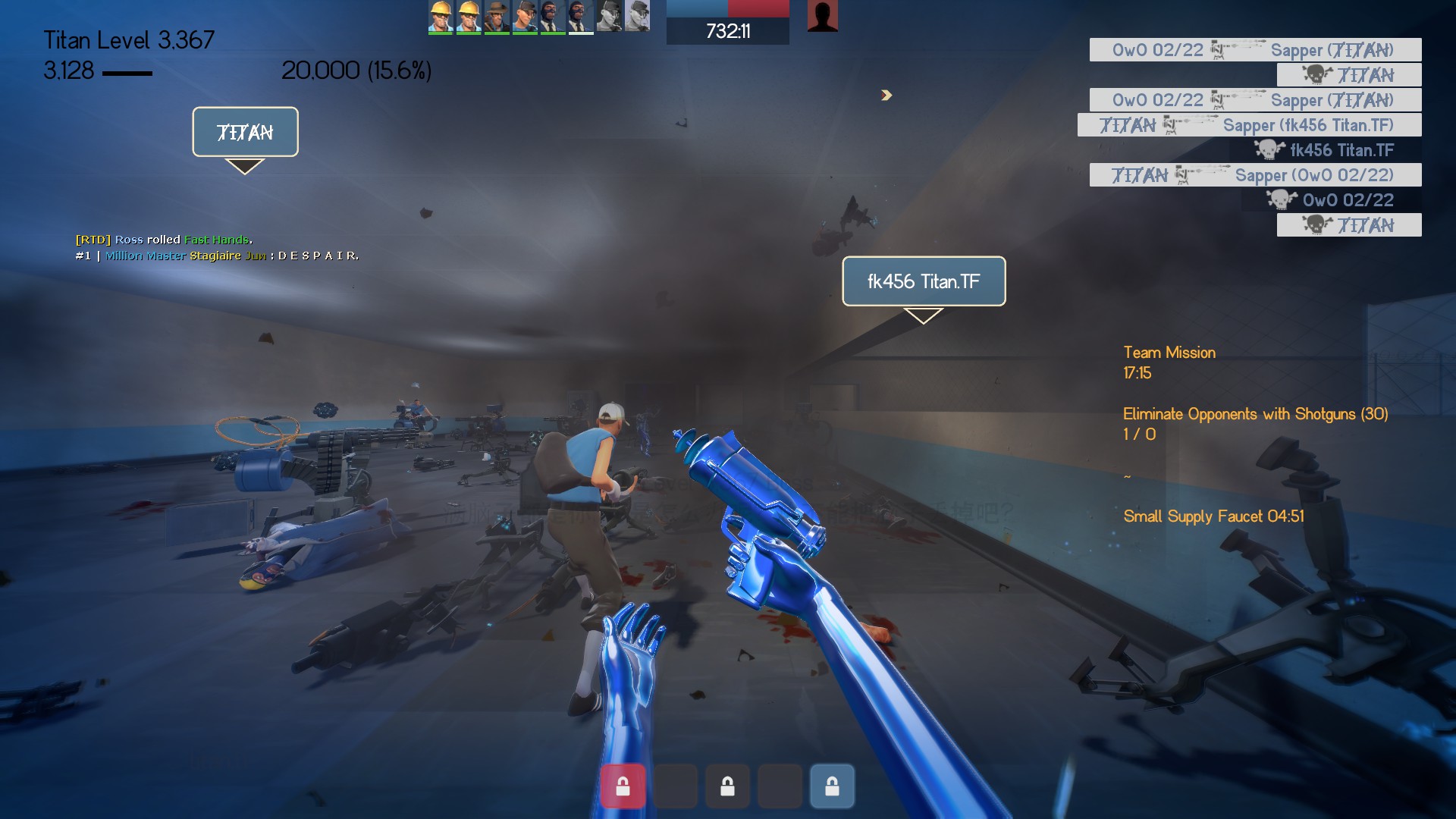Select the red padlock slot
The image size is (1456, 819).
pos(623,786)
